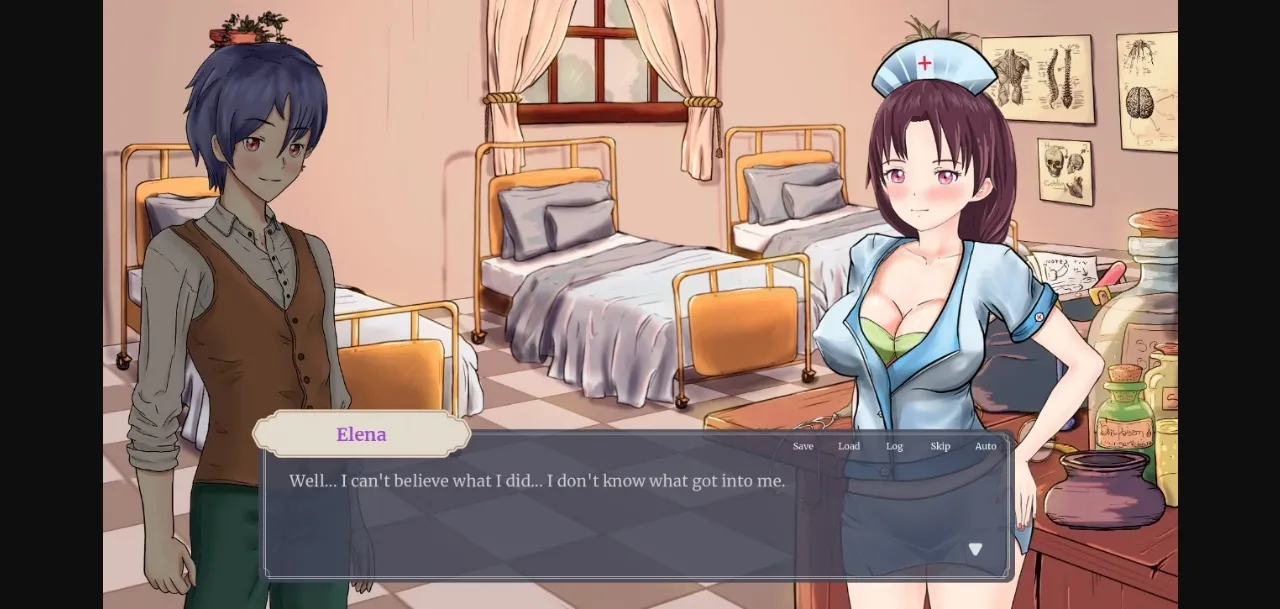The width and height of the screenshot is (1280, 609).
Task: Open the Load game menu
Action: pyautogui.click(x=849, y=446)
